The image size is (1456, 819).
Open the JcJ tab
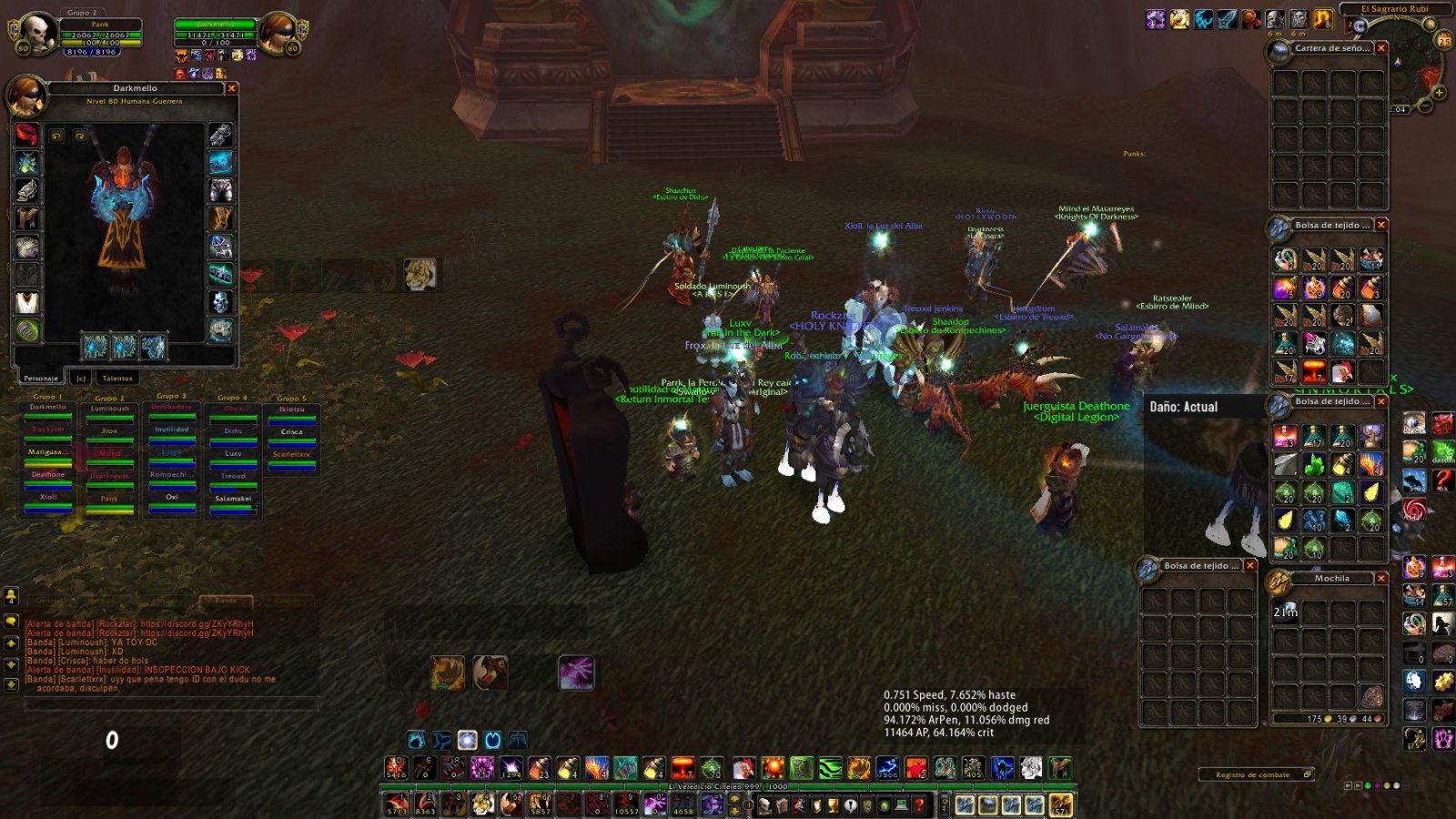click(80, 378)
